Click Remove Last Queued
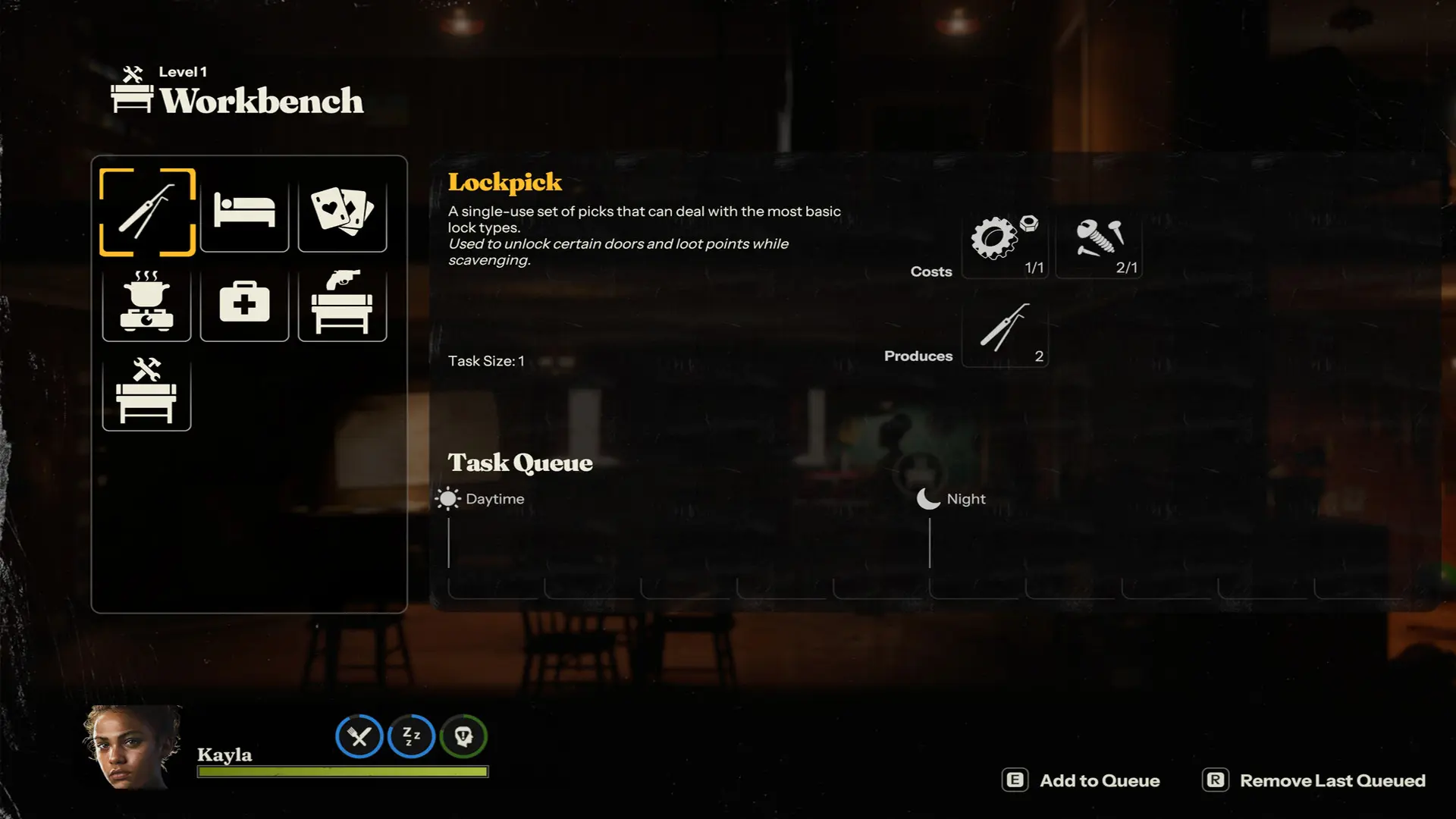Image resolution: width=1456 pixels, height=819 pixels. [x=1314, y=780]
